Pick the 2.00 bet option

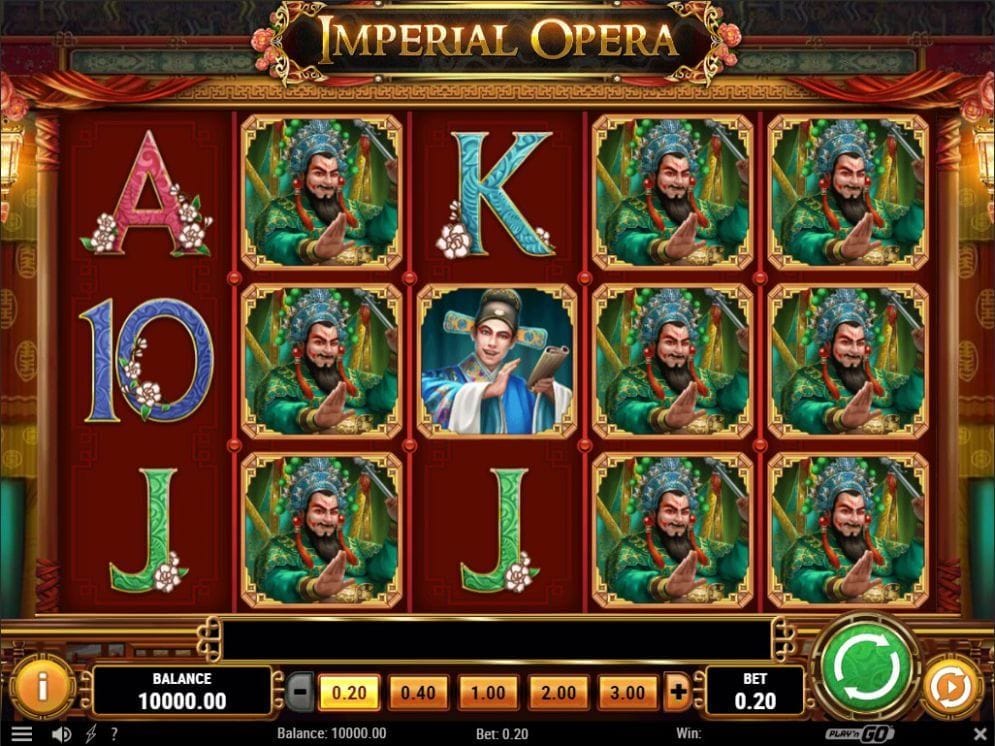click(x=558, y=691)
